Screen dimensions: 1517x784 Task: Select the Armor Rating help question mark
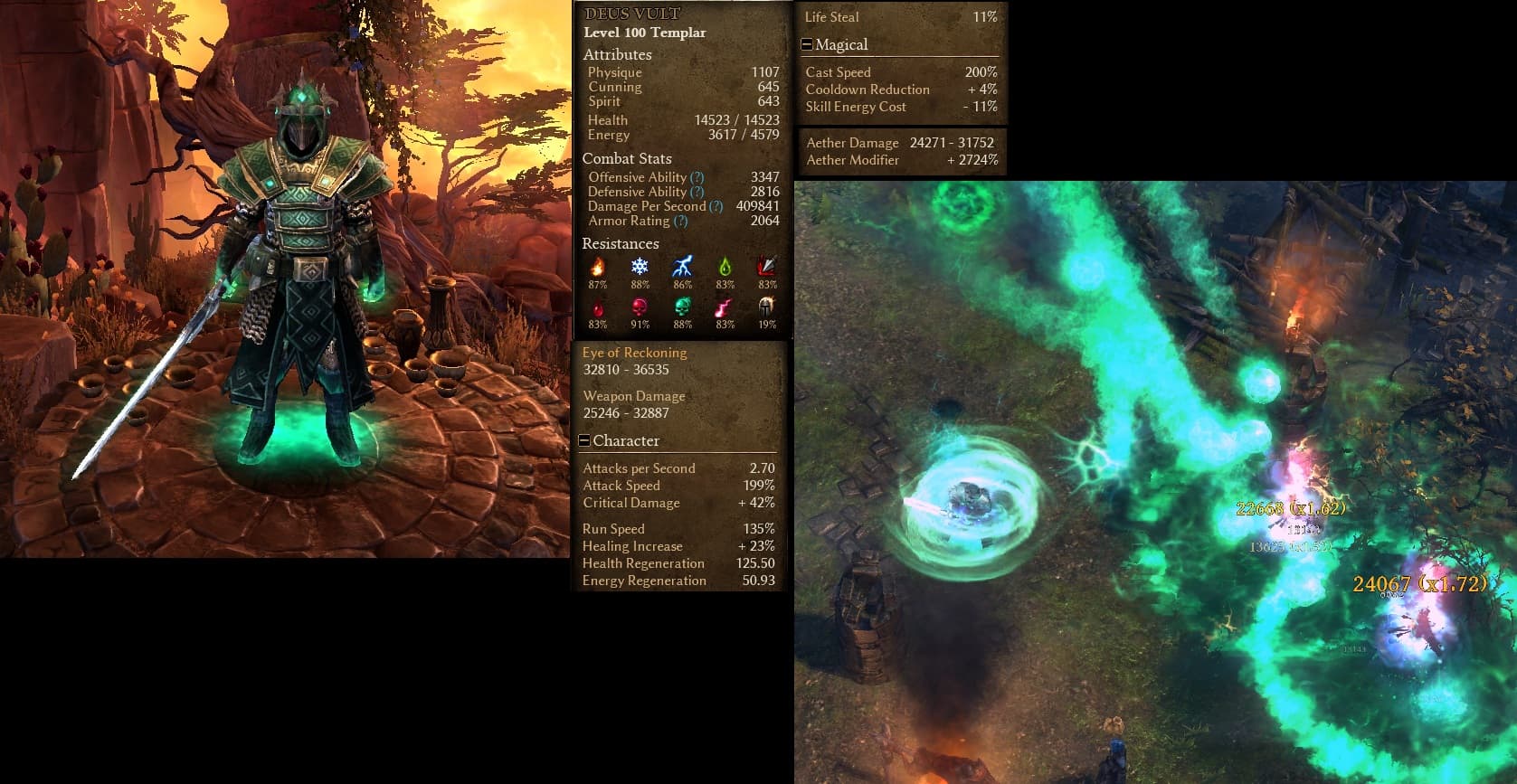680,221
